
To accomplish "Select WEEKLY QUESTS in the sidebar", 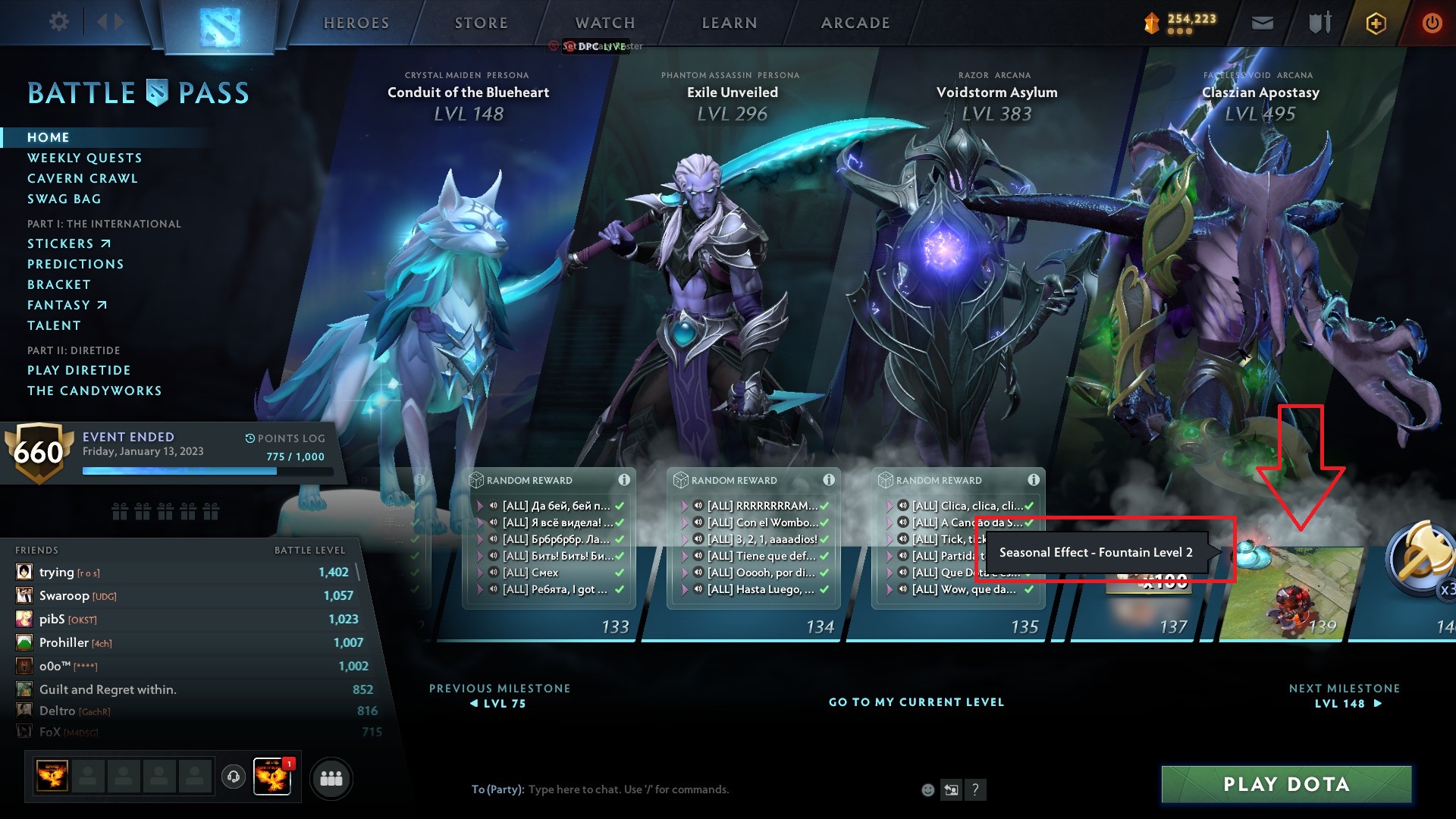I will pyautogui.click(x=84, y=158).
